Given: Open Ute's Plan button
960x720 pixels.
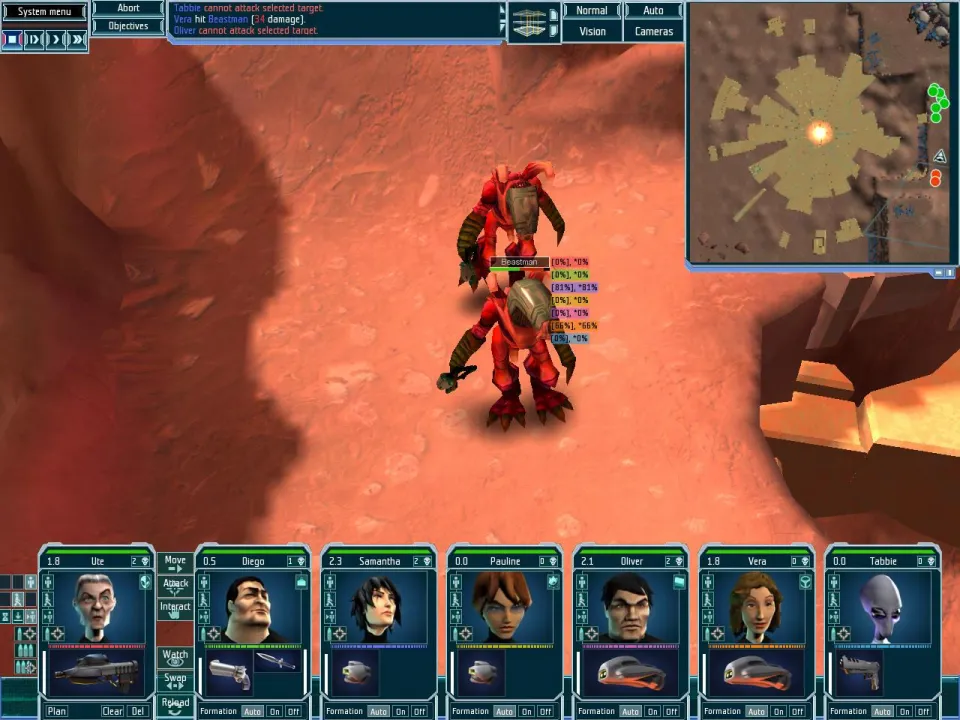Looking at the screenshot, I should [57, 711].
